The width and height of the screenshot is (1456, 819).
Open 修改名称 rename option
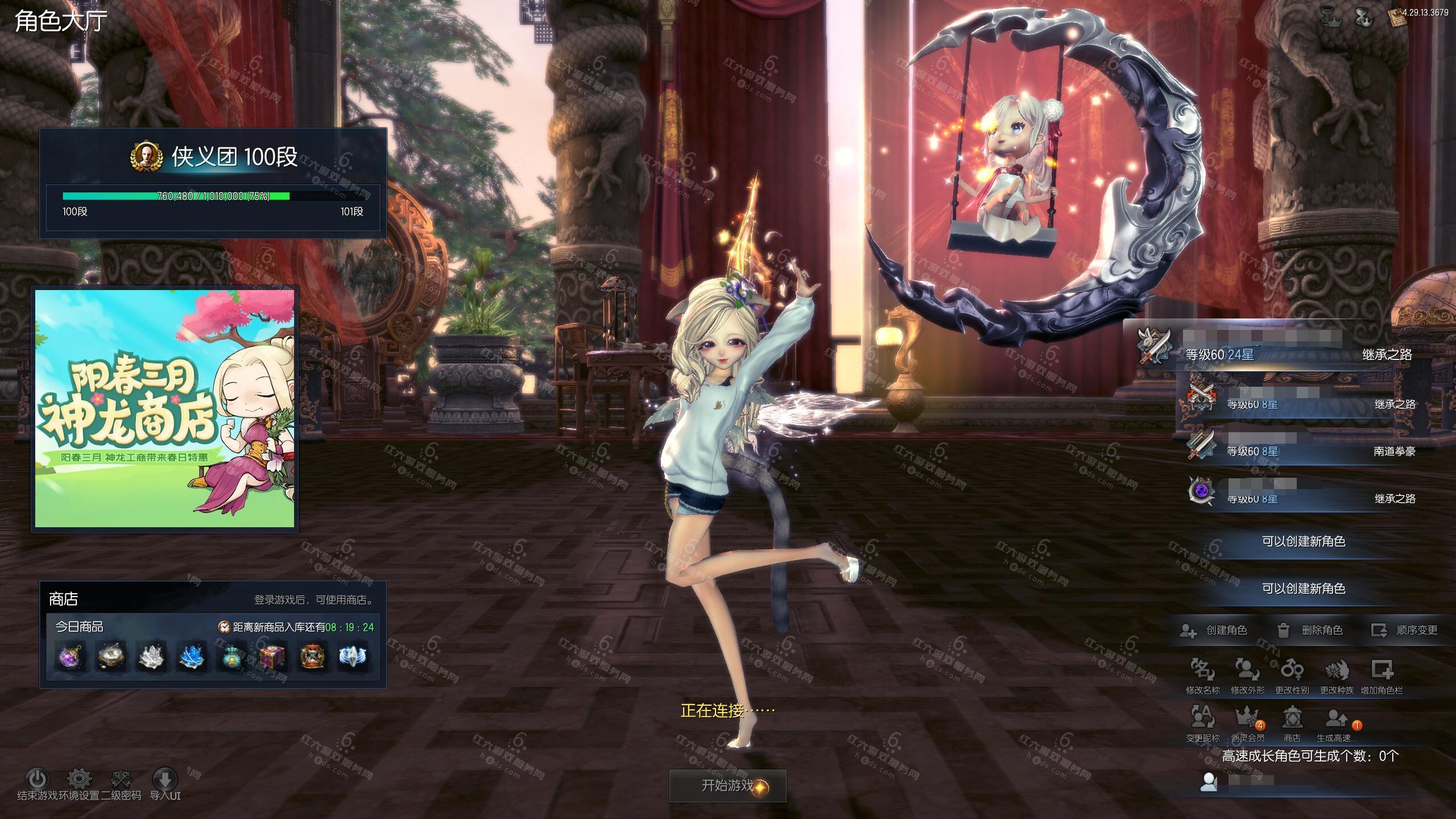pos(1202,671)
